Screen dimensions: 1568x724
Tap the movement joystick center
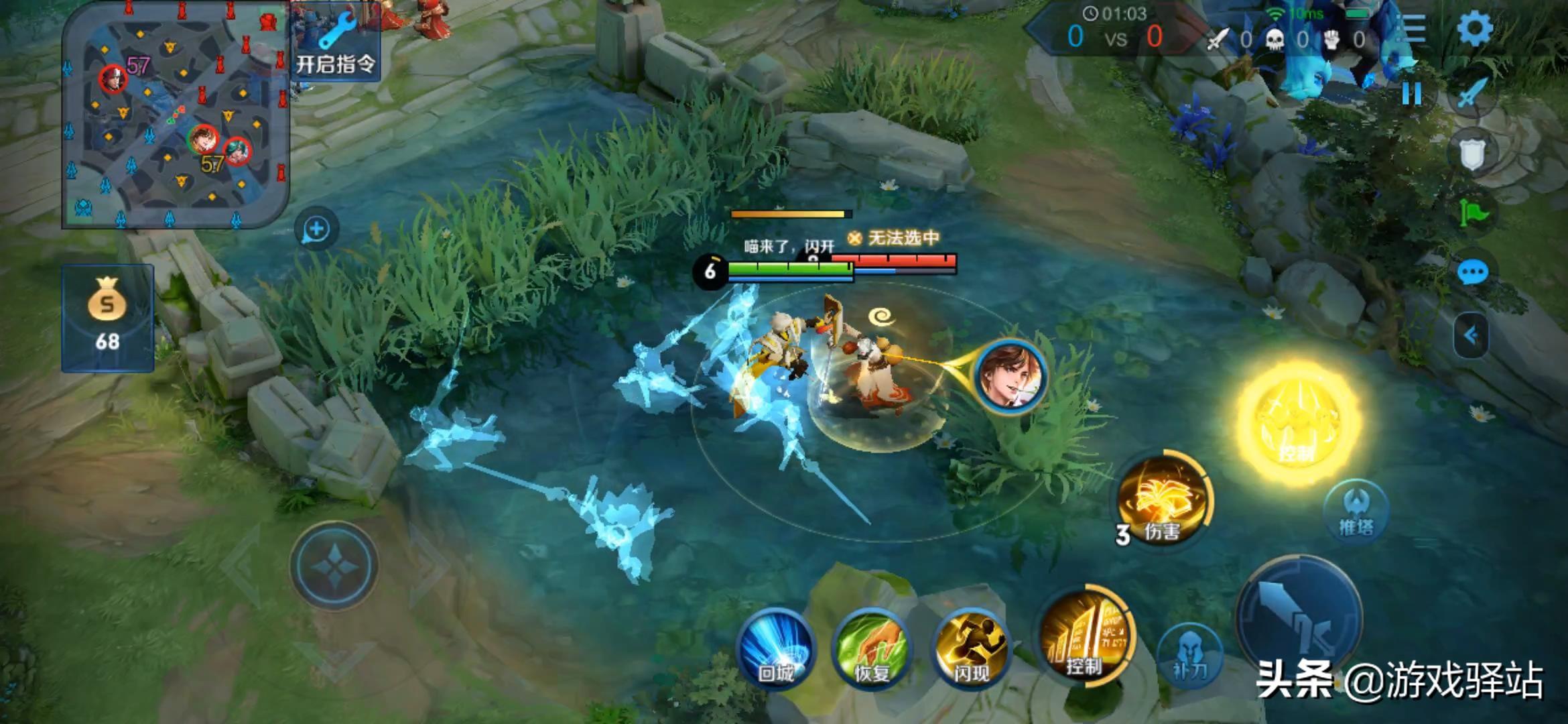click(x=334, y=565)
